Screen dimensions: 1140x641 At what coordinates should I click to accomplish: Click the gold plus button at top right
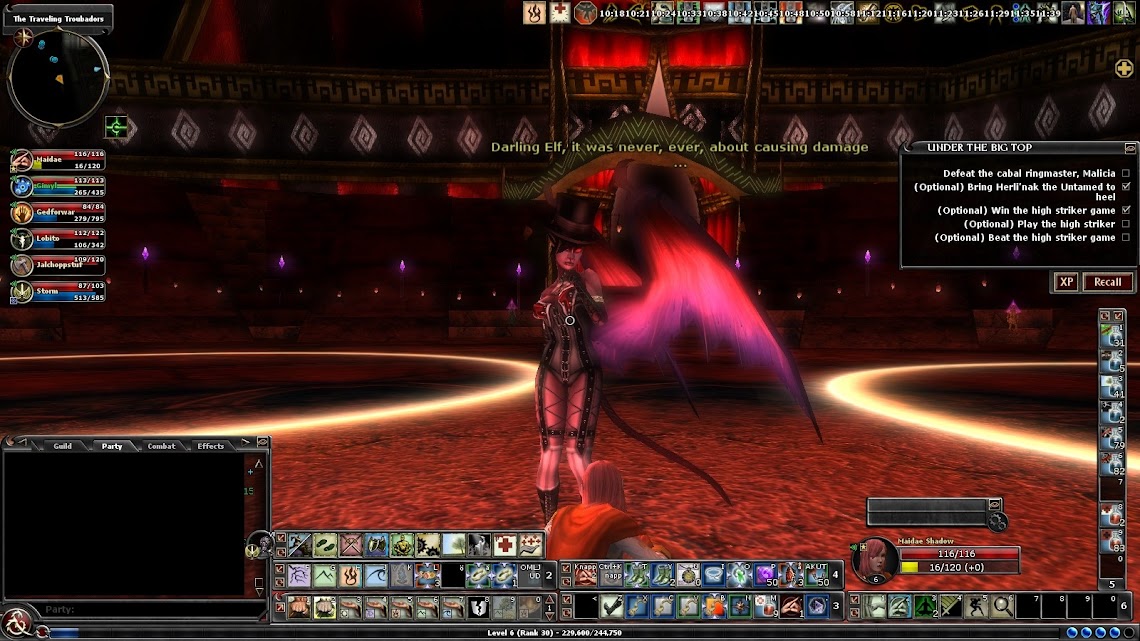coord(1124,68)
